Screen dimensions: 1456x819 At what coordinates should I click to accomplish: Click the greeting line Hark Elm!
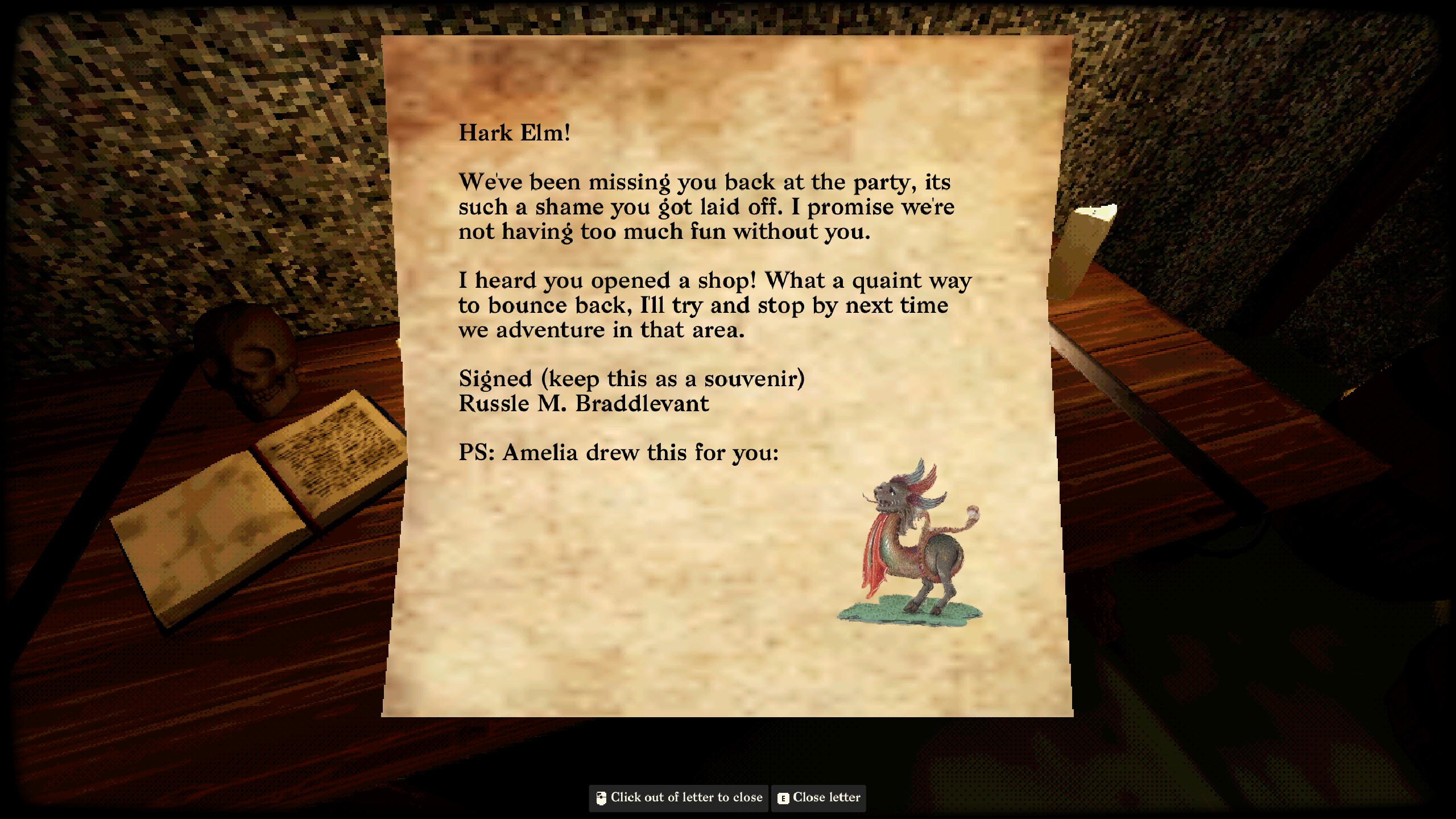(x=515, y=132)
